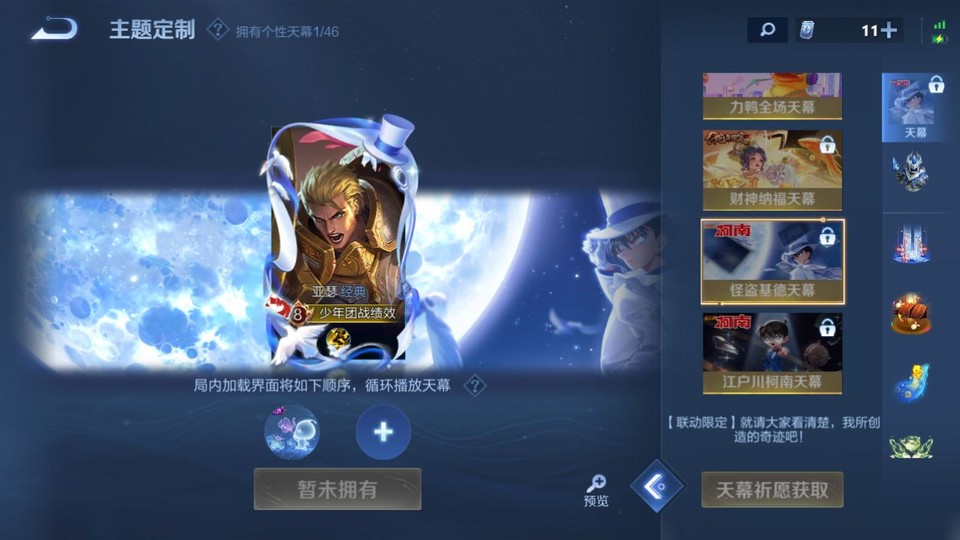Select the 力鹤全场天幕 thumbnail

click(x=772, y=96)
